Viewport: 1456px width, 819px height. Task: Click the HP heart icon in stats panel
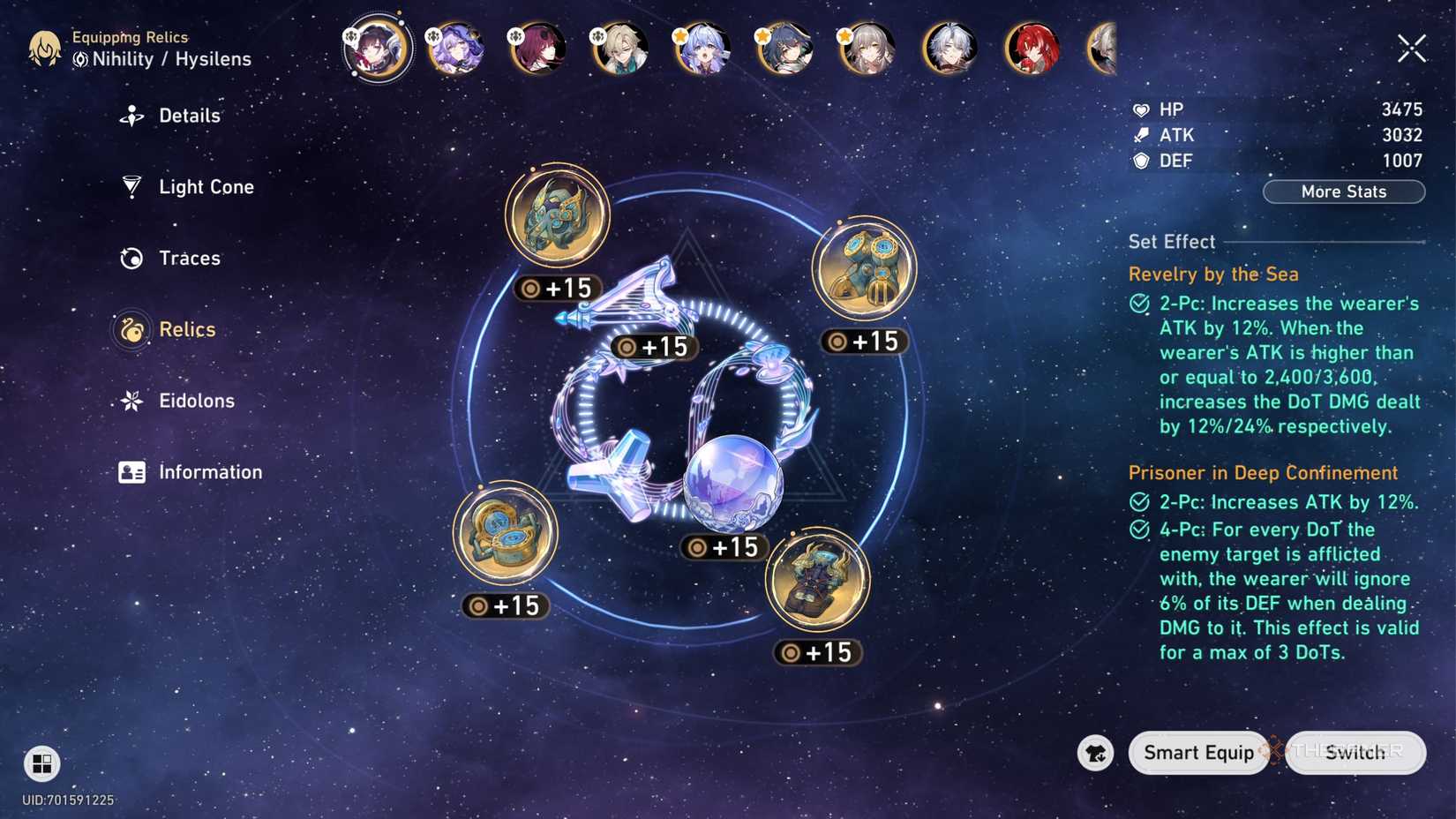(1142, 109)
